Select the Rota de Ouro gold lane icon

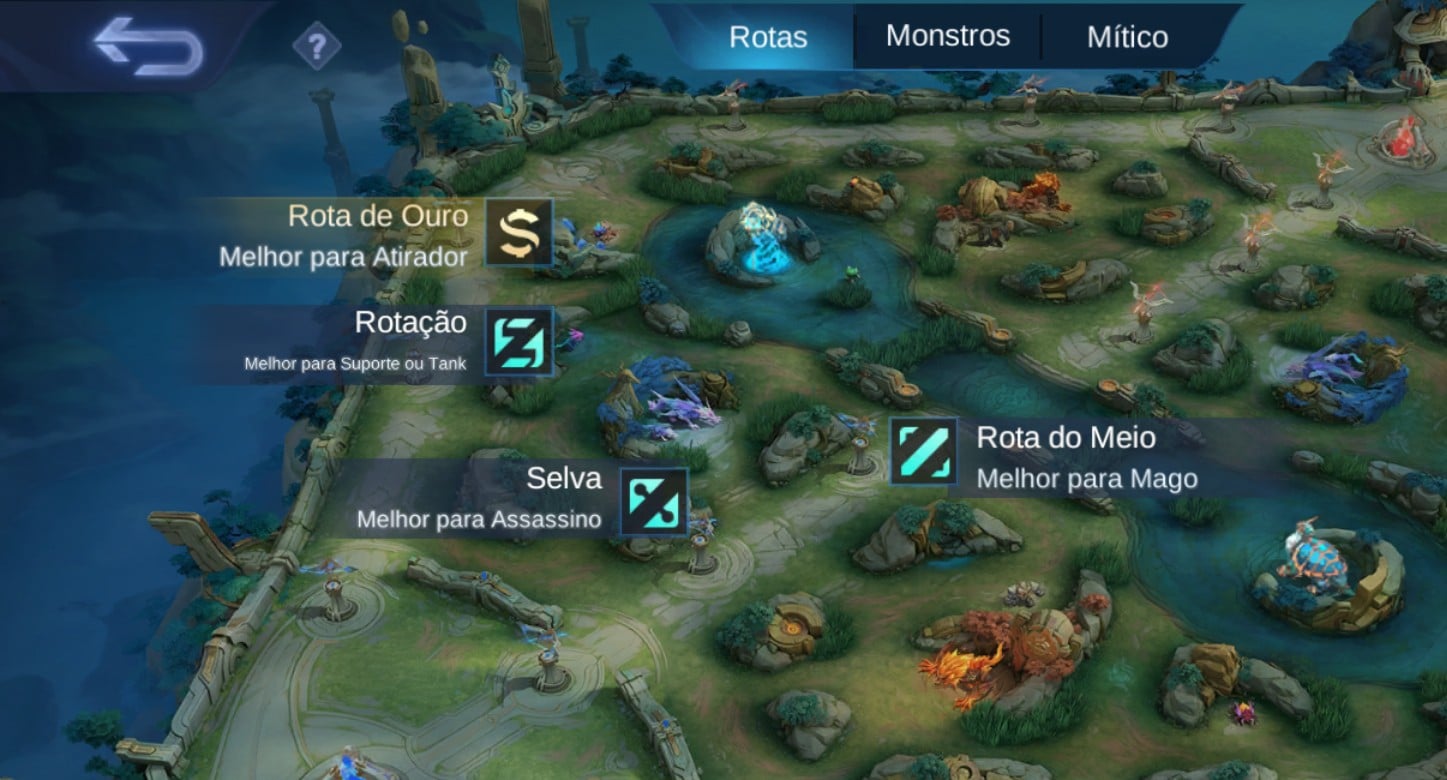coord(517,234)
